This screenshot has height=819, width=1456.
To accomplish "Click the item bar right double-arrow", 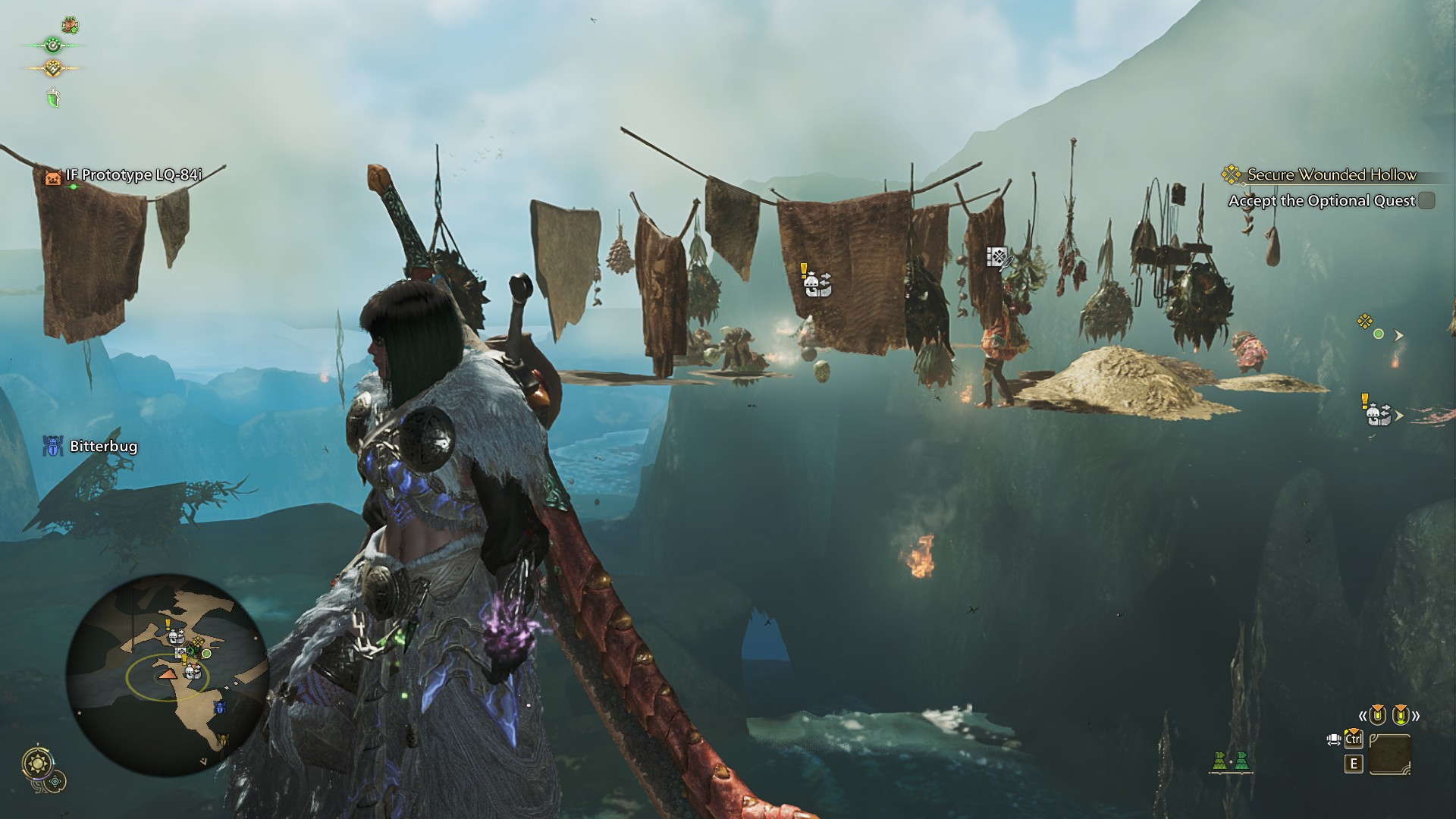I will (x=1415, y=715).
